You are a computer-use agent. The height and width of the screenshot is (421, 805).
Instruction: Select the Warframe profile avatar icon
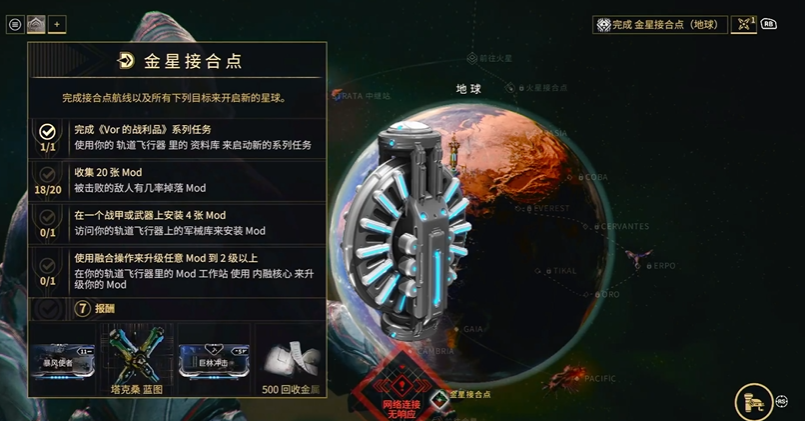click(x=36, y=25)
